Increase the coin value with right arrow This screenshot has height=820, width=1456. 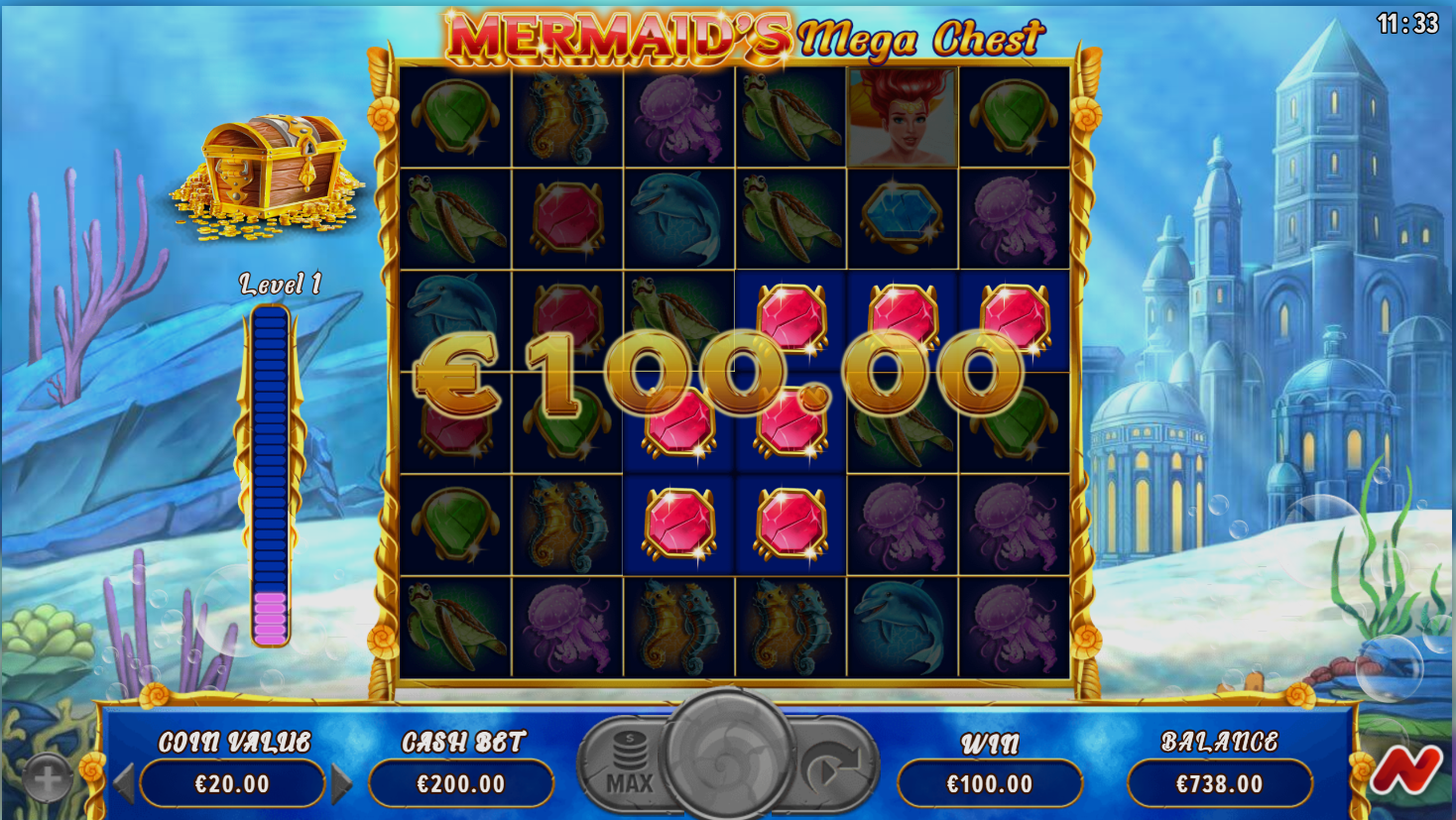coord(341,783)
